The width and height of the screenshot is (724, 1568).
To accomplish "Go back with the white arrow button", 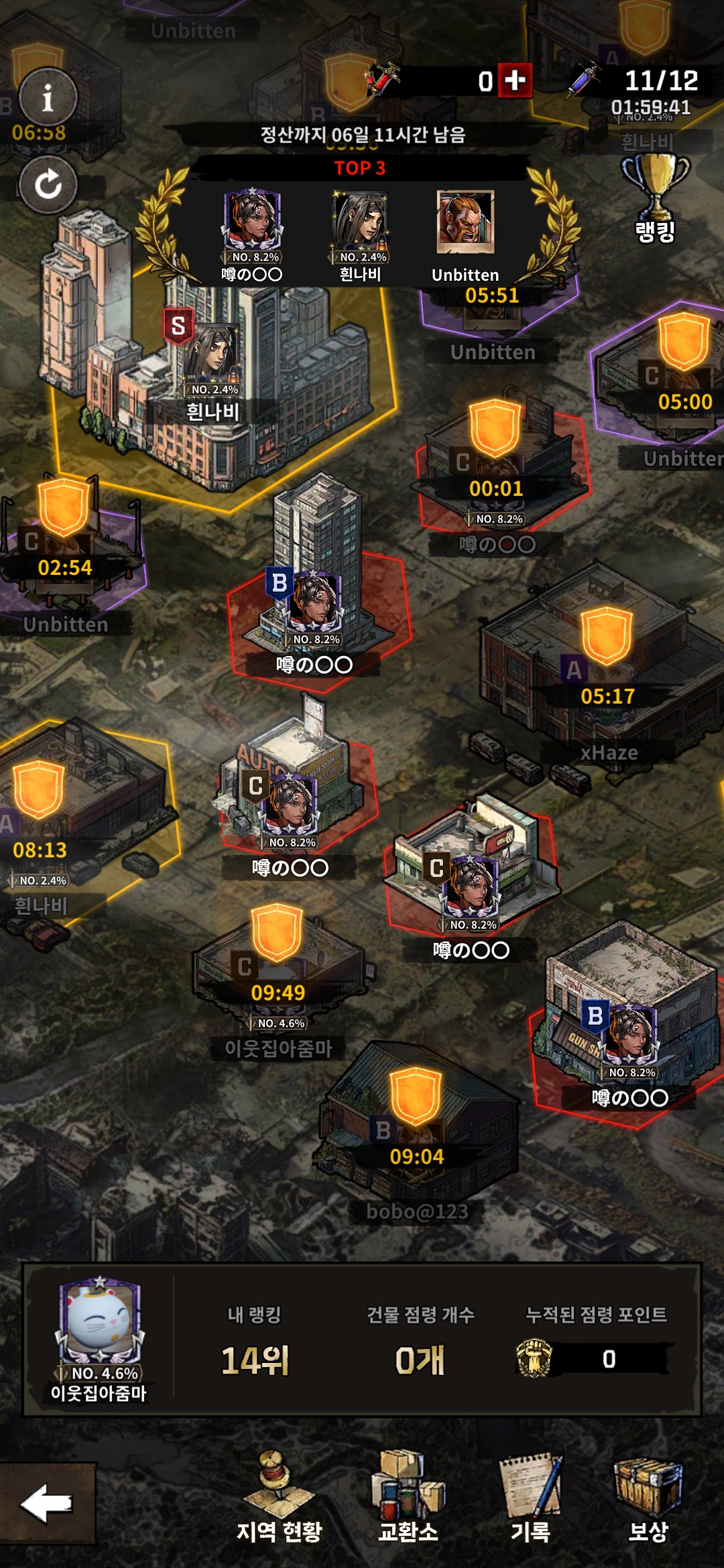I will pyautogui.click(x=47, y=1503).
